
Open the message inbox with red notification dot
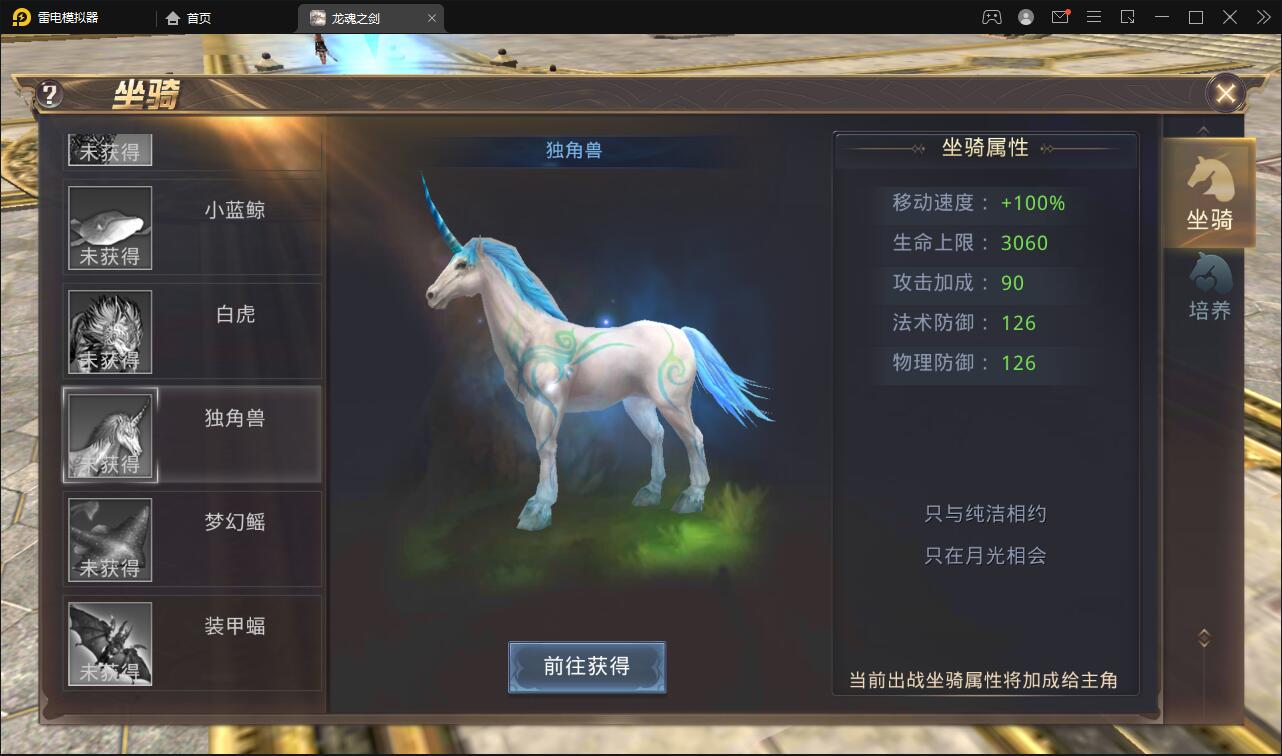[x=1060, y=16]
